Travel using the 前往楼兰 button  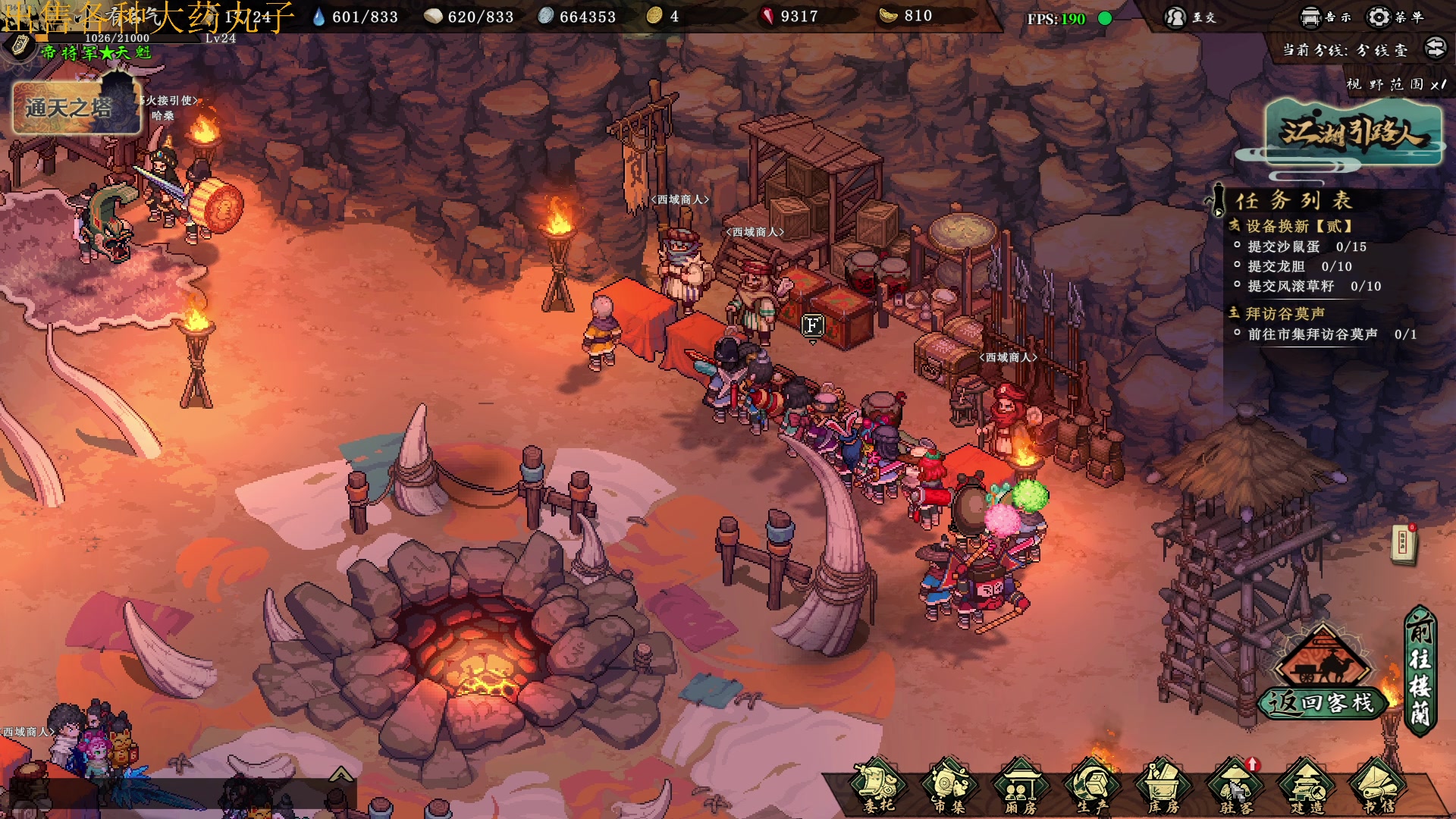[1420, 671]
